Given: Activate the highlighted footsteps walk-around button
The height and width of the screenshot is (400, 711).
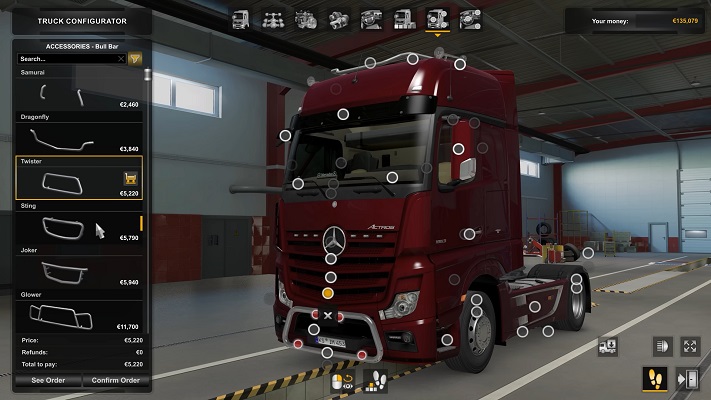Looking at the screenshot, I should tap(654, 379).
